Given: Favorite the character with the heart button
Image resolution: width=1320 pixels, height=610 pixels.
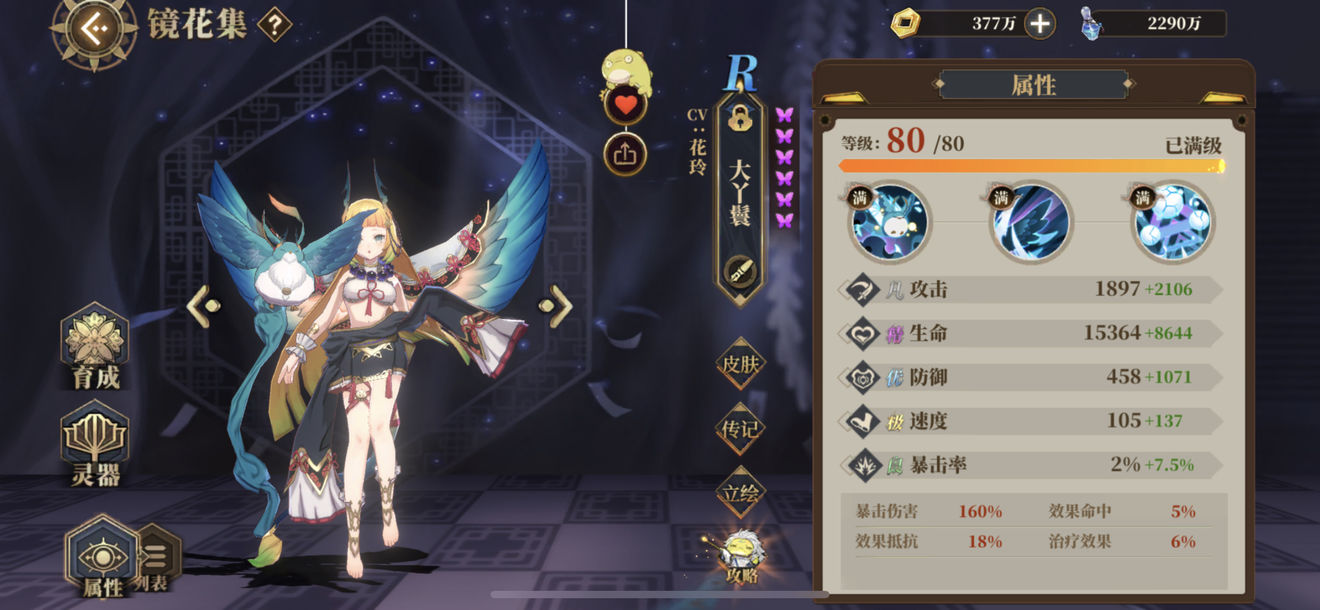Looking at the screenshot, I should point(625,103).
